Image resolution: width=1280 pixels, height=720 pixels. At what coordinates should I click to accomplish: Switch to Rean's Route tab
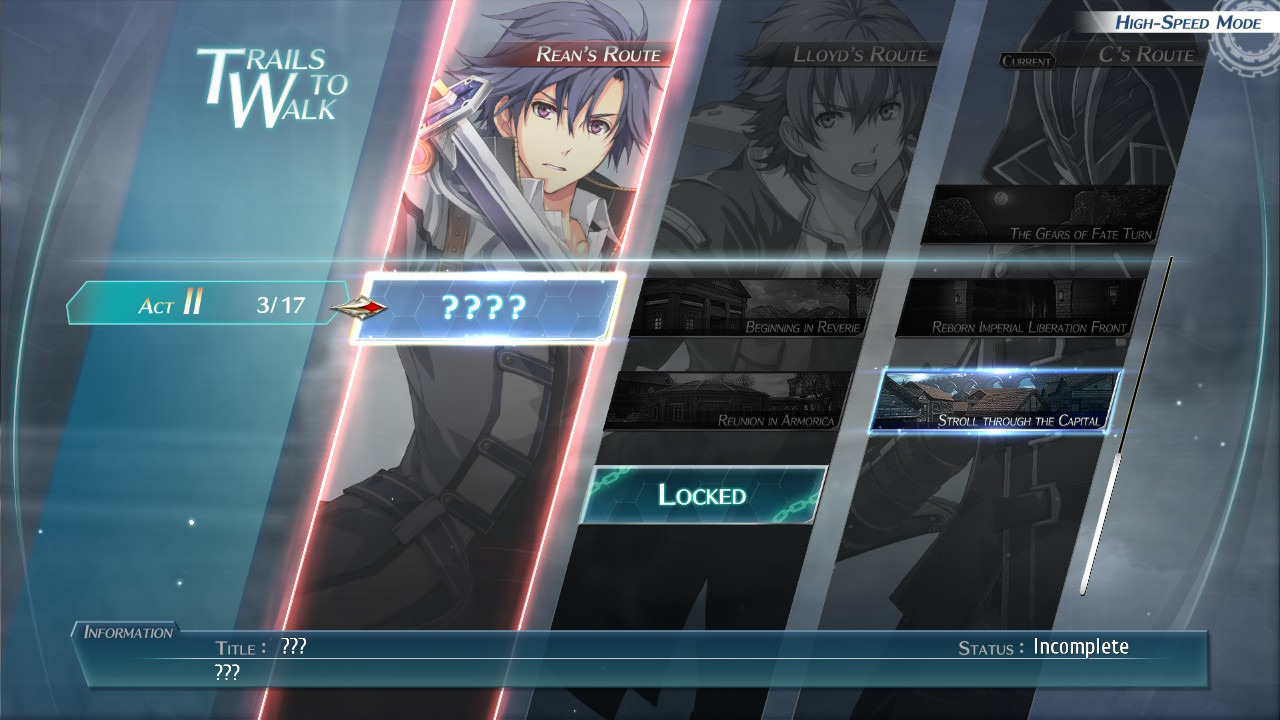[x=597, y=55]
